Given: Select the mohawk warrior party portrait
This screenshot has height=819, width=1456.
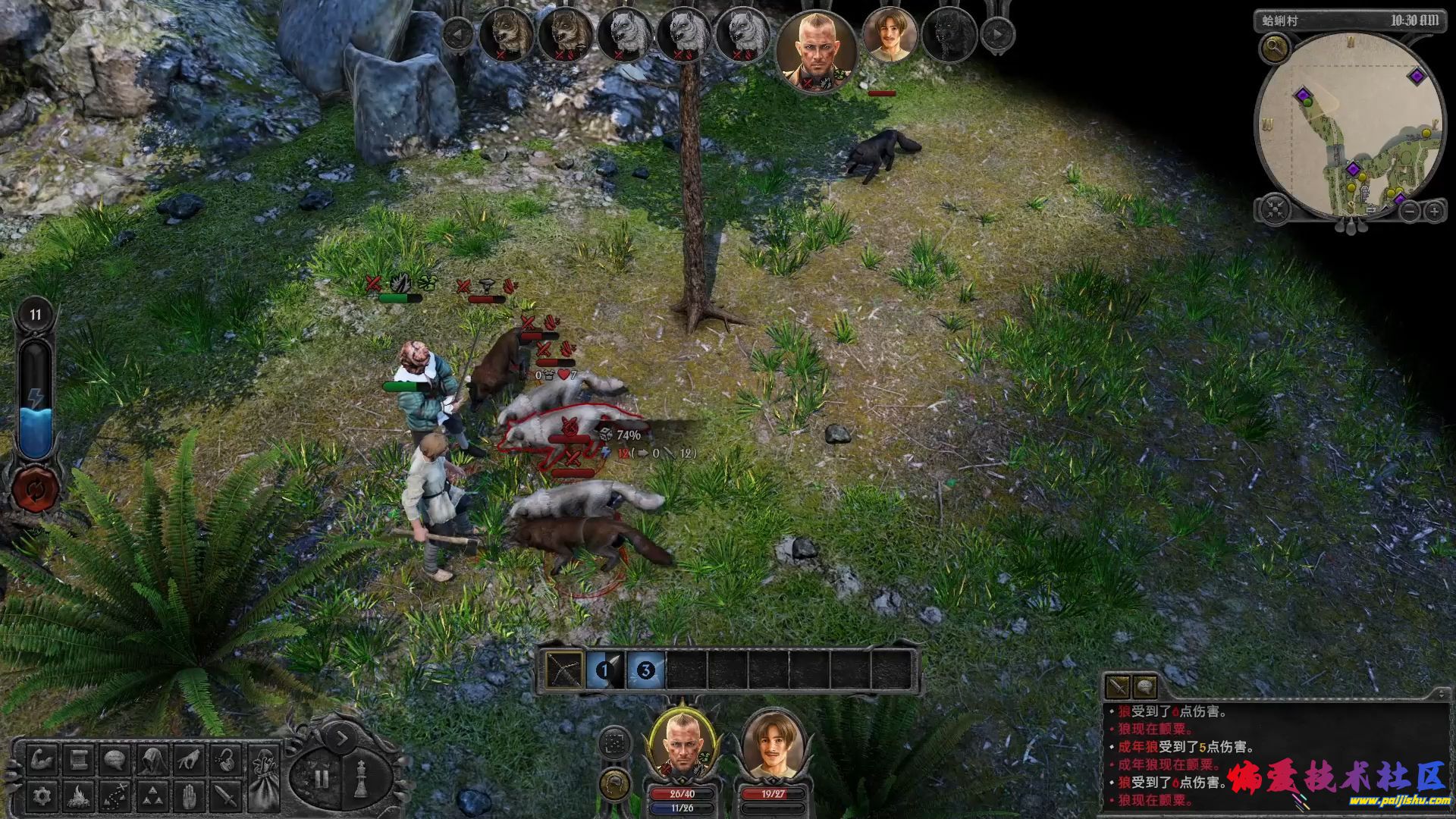Looking at the screenshot, I should [682, 747].
